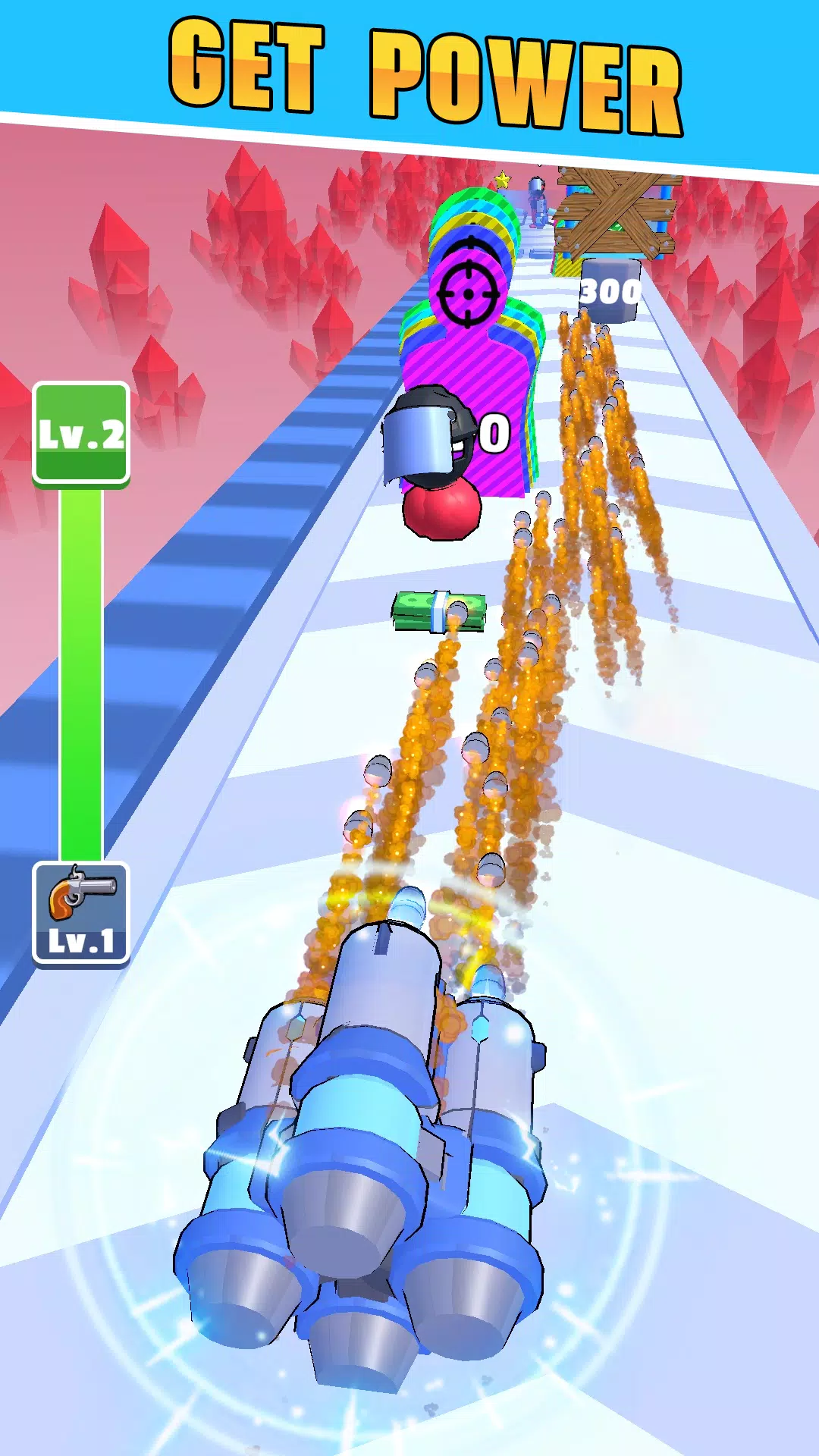The image size is (819, 1456).
Task: Select the Lv.1 pistol weapon icon
Action: [81, 913]
